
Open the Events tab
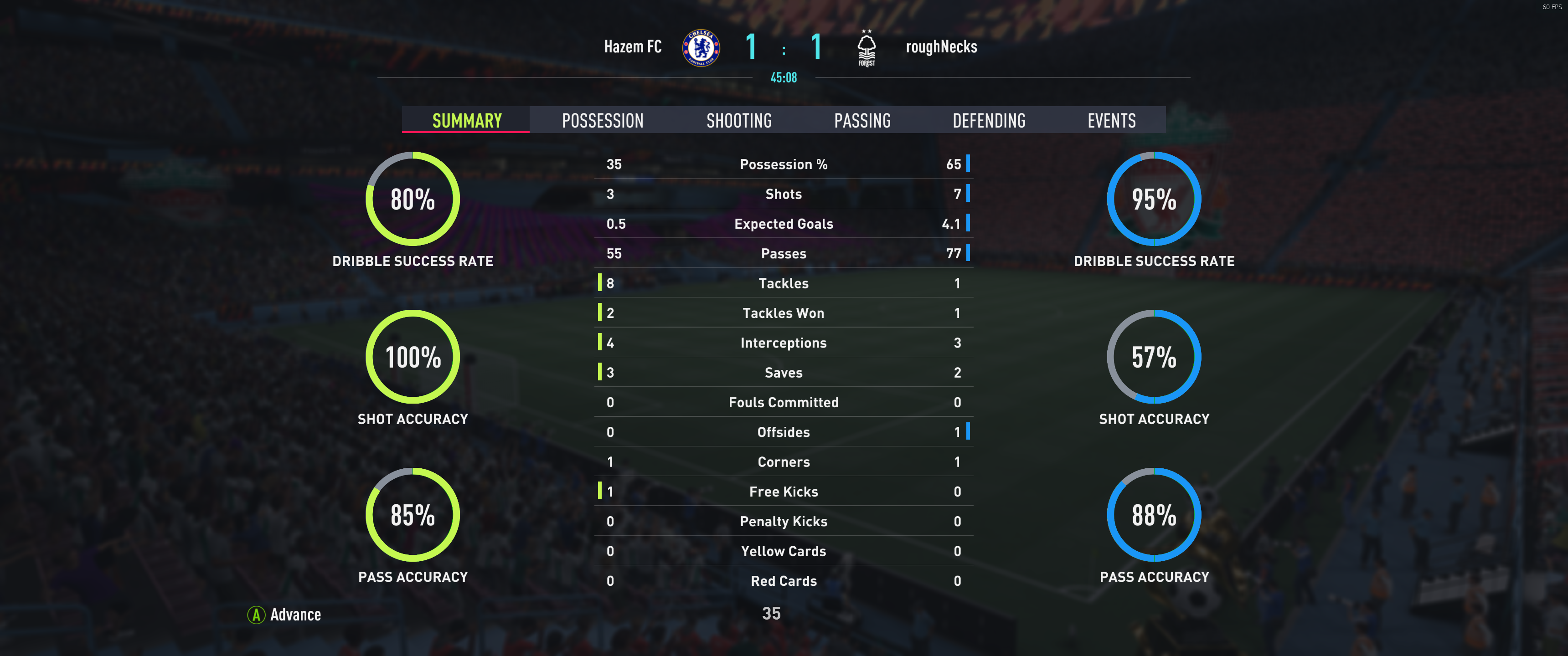point(1111,120)
